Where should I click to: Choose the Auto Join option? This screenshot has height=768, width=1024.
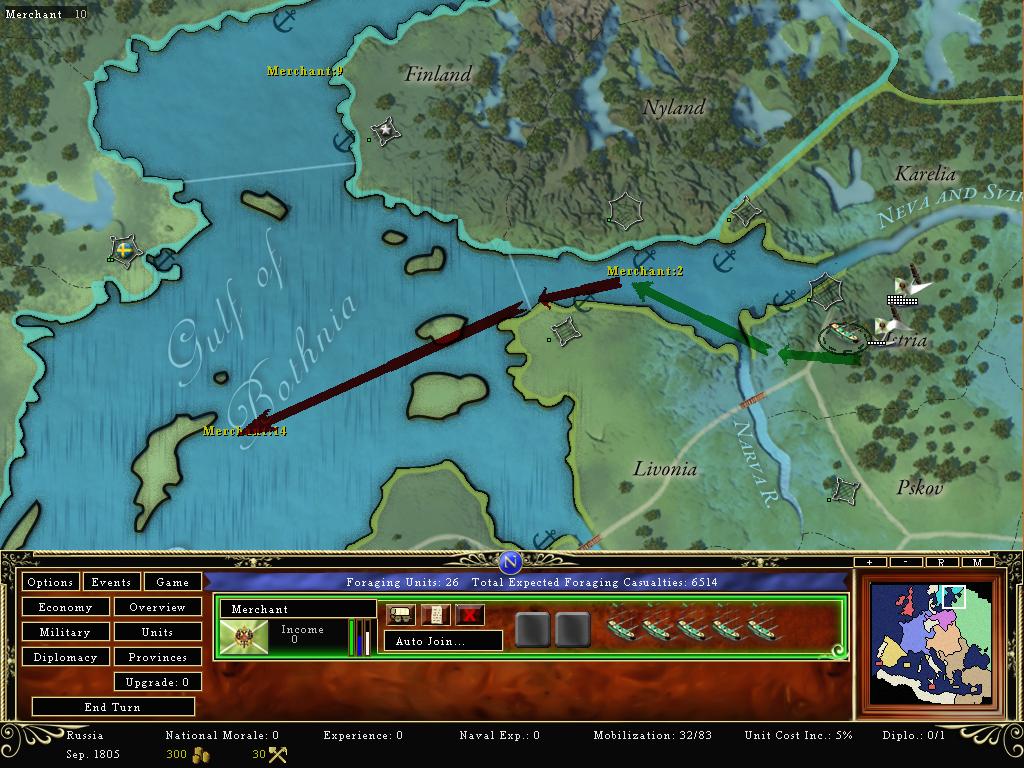[443, 641]
